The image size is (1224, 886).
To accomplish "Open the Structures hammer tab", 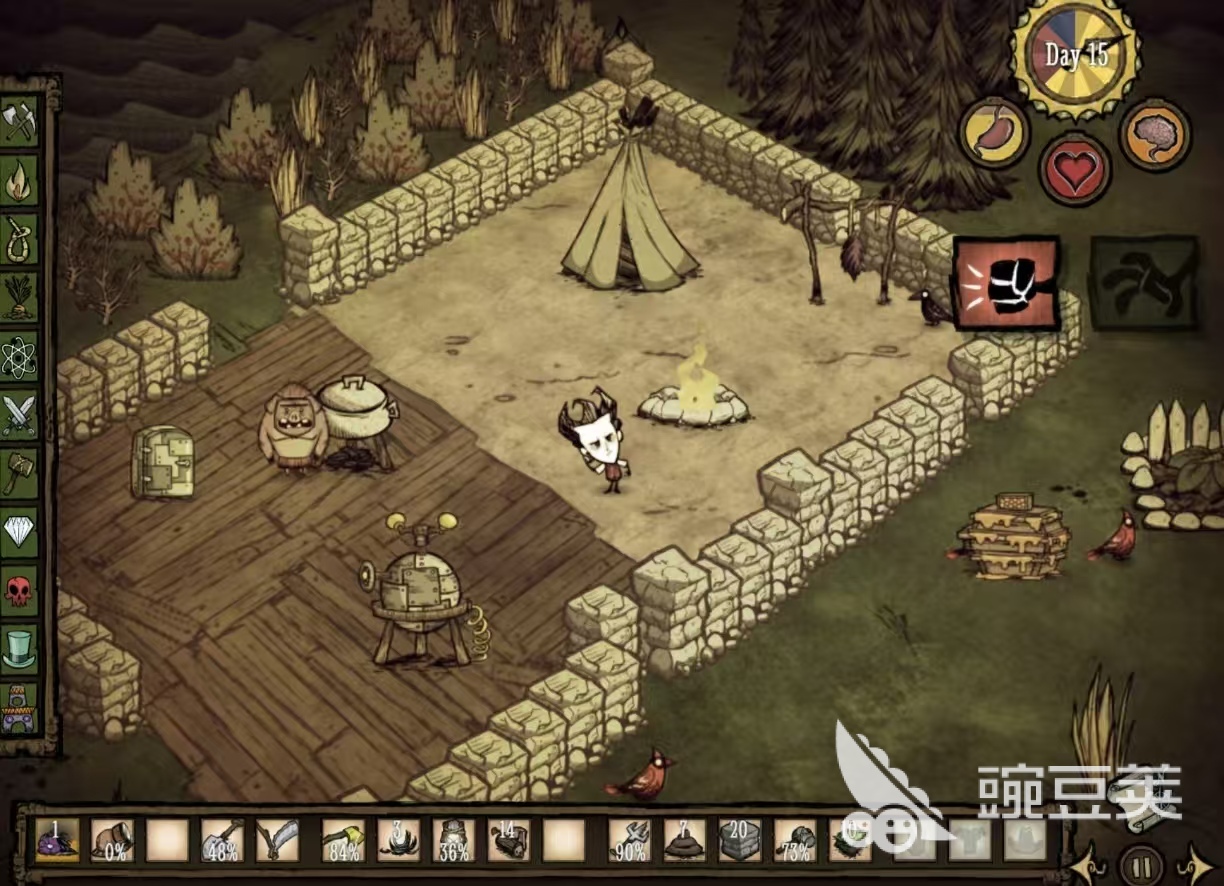I will [x=20, y=472].
